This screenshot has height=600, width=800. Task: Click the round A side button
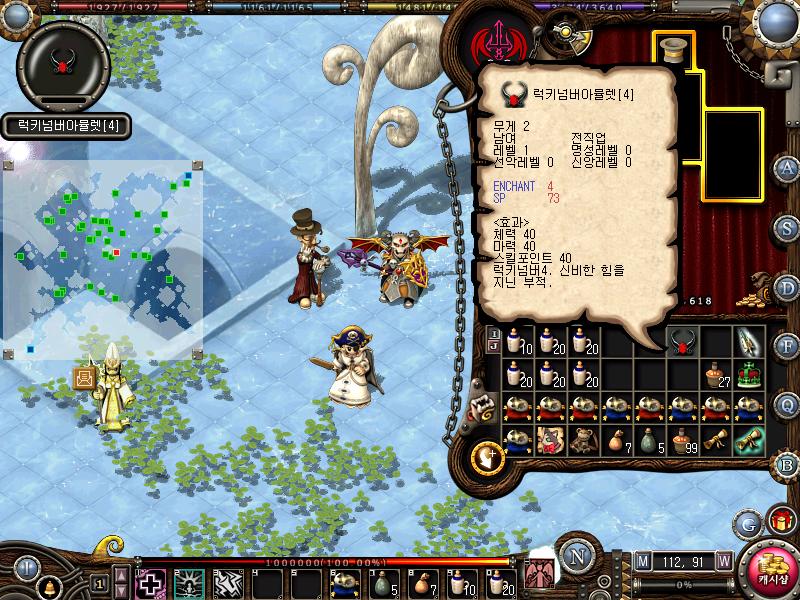(788, 167)
